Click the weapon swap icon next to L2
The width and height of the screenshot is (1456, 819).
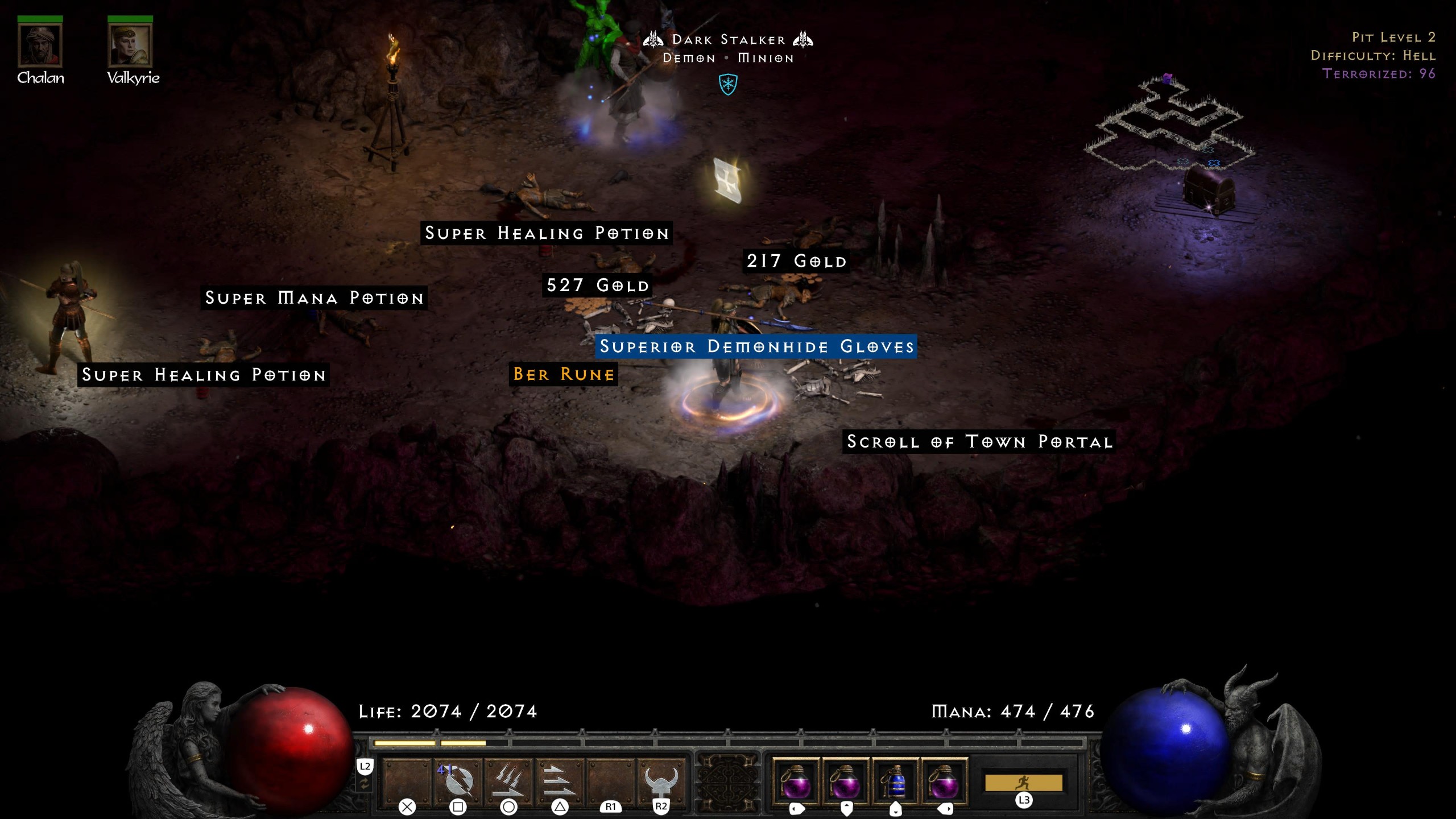click(x=366, y=782)
